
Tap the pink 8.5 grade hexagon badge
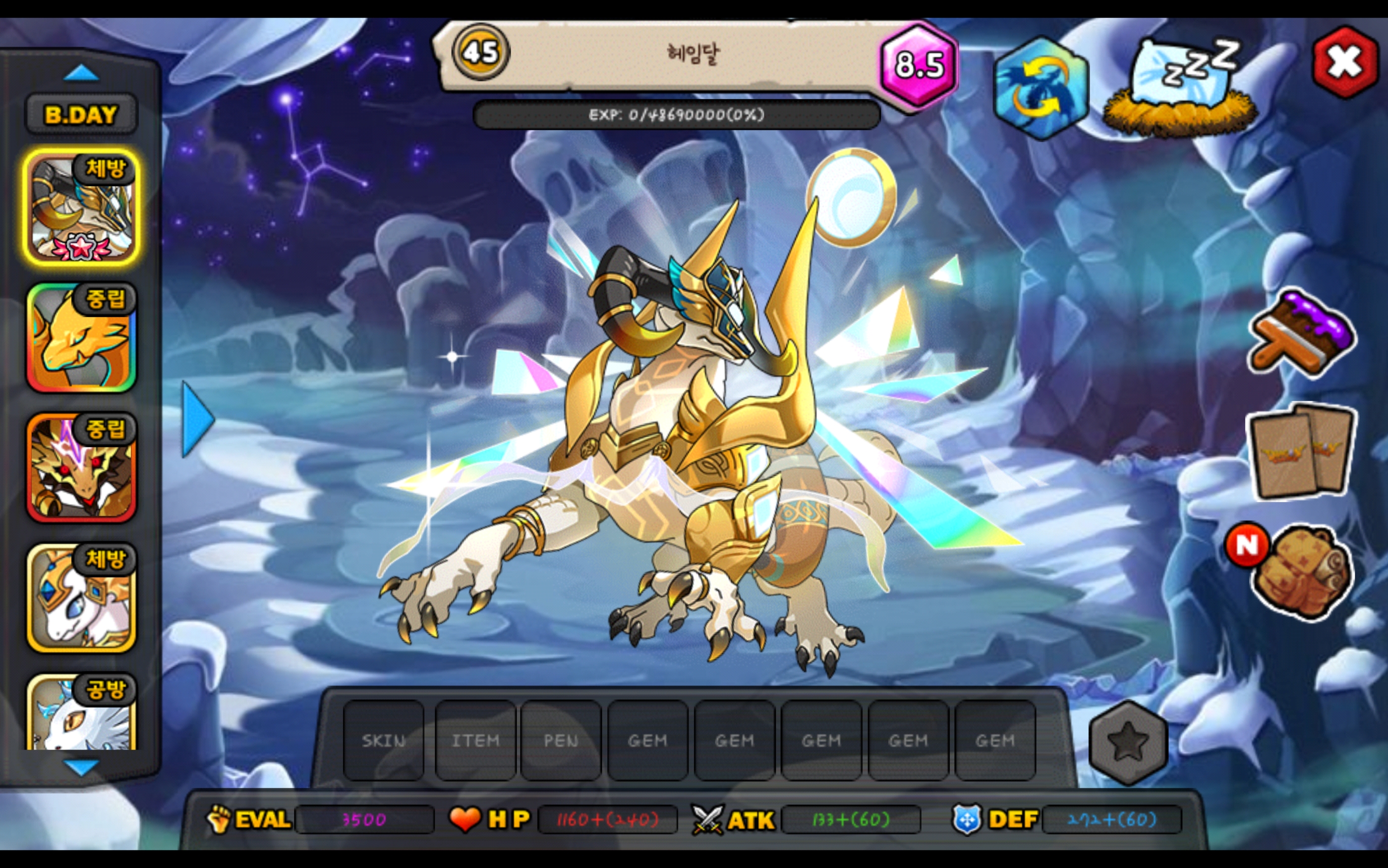click(x=919, y=64)
